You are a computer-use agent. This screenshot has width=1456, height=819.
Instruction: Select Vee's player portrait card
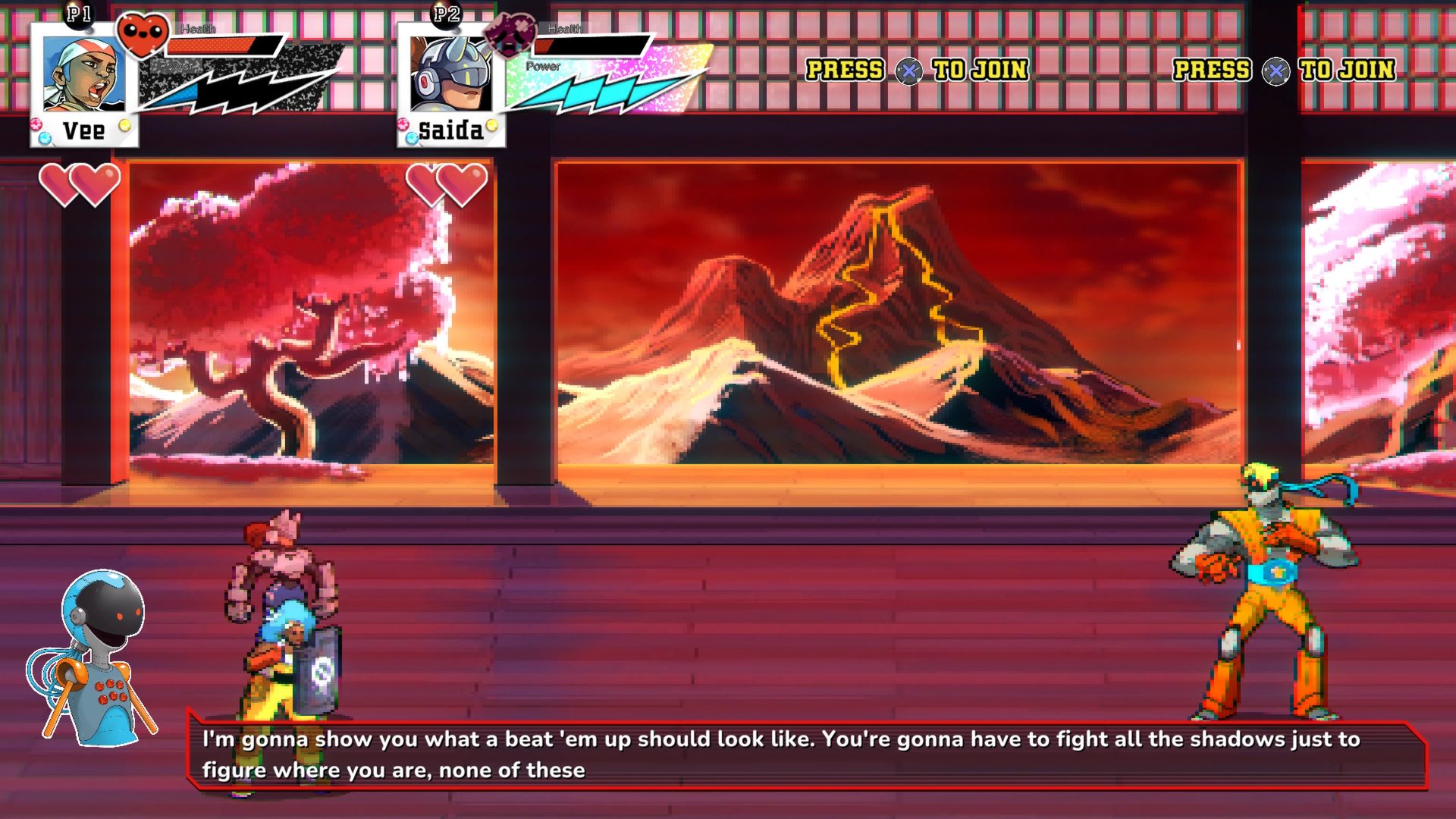click(84, 84)
